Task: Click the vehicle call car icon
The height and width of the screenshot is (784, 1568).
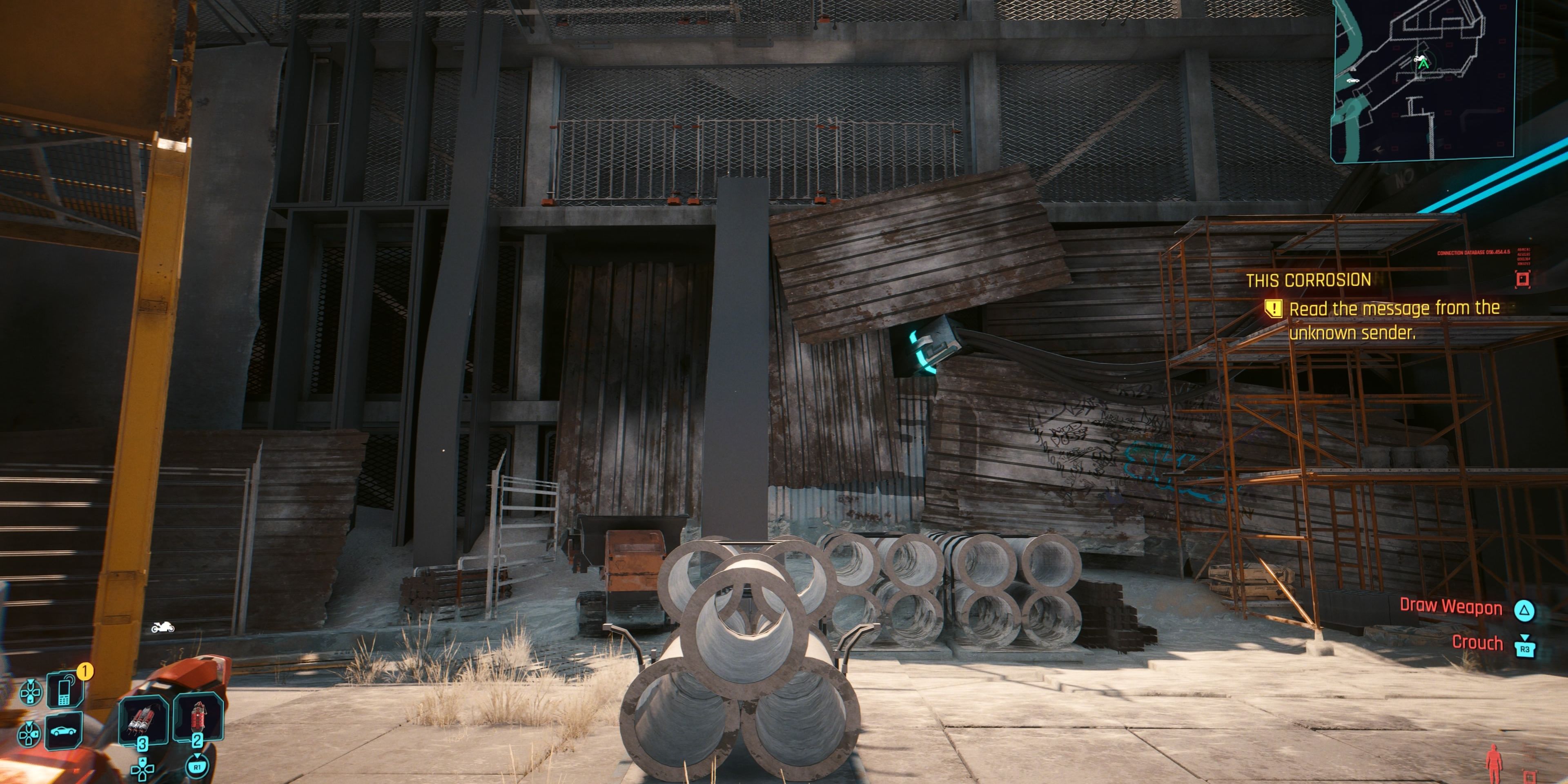Action: [x=63, y=733]
